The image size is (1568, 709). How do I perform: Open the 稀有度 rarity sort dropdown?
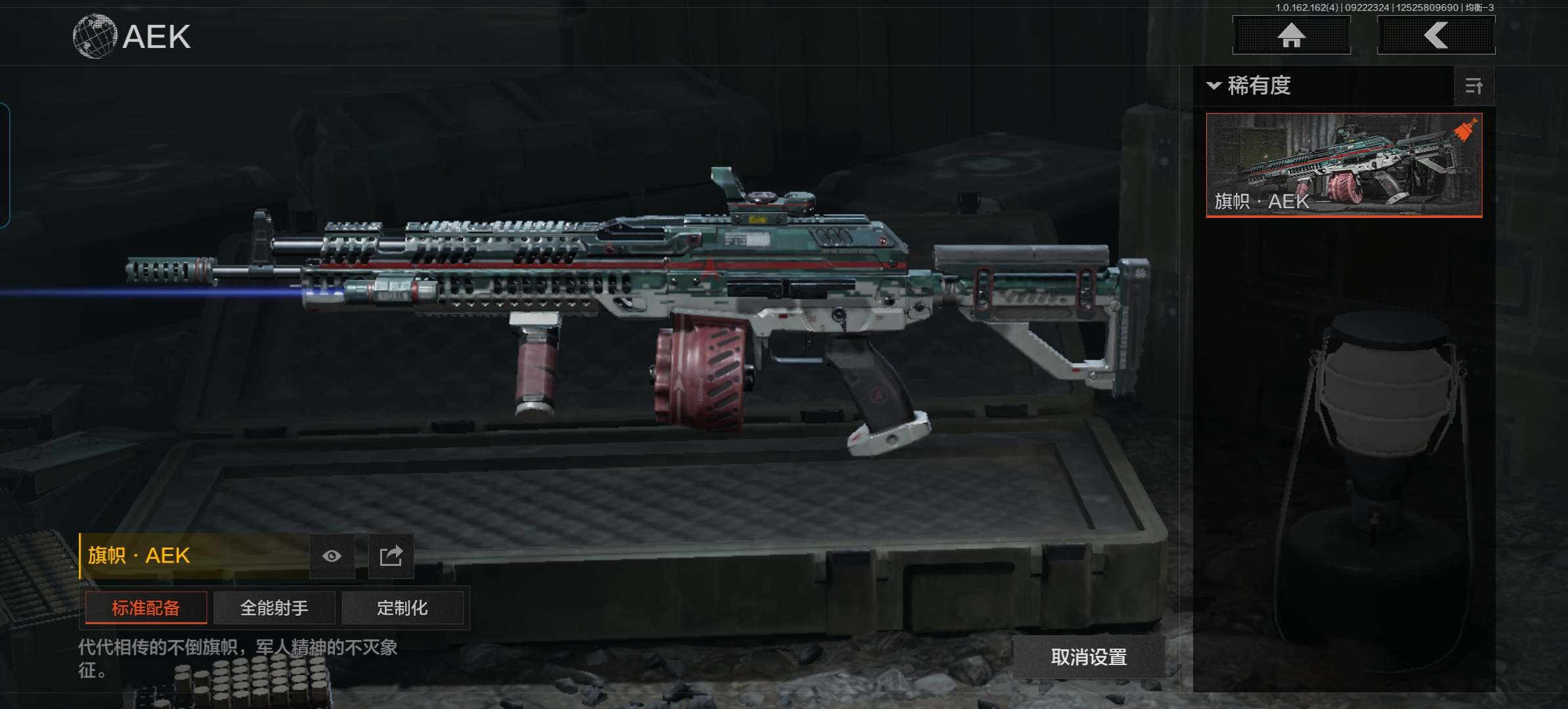[1251, 86]
